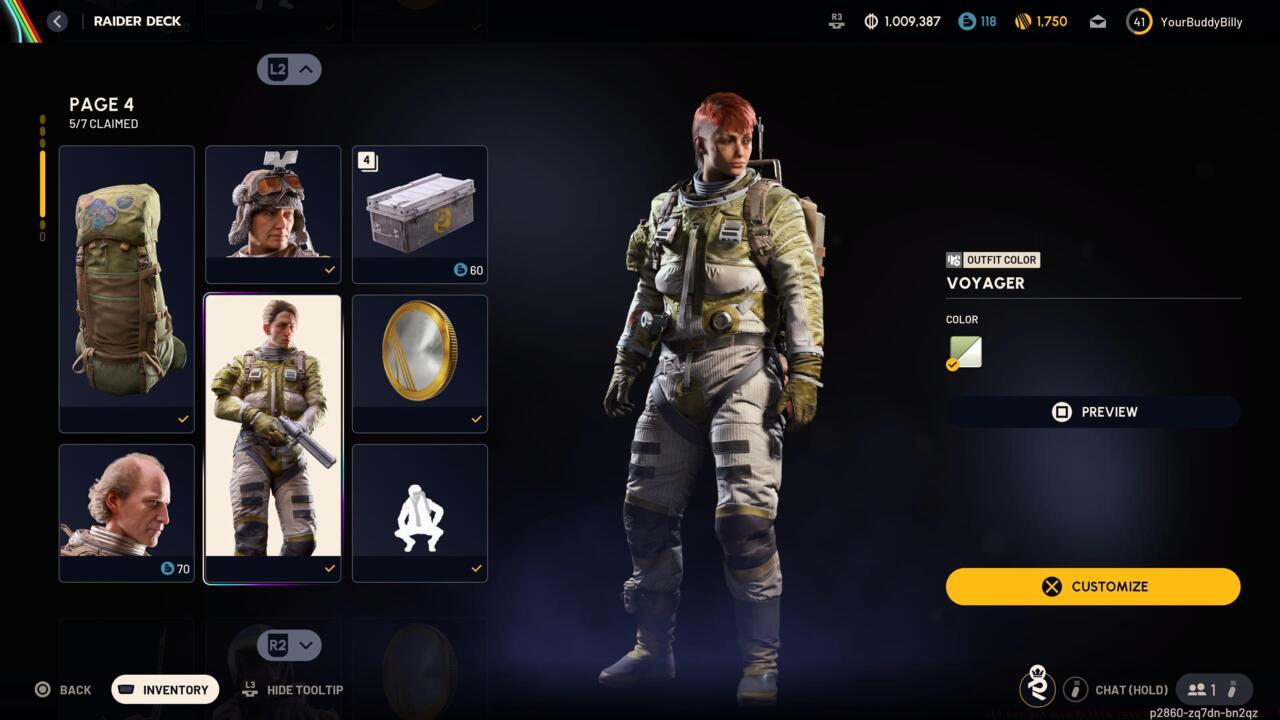Select the player count icon in chat bar
1280x720 pixels.
(1197, 689)
